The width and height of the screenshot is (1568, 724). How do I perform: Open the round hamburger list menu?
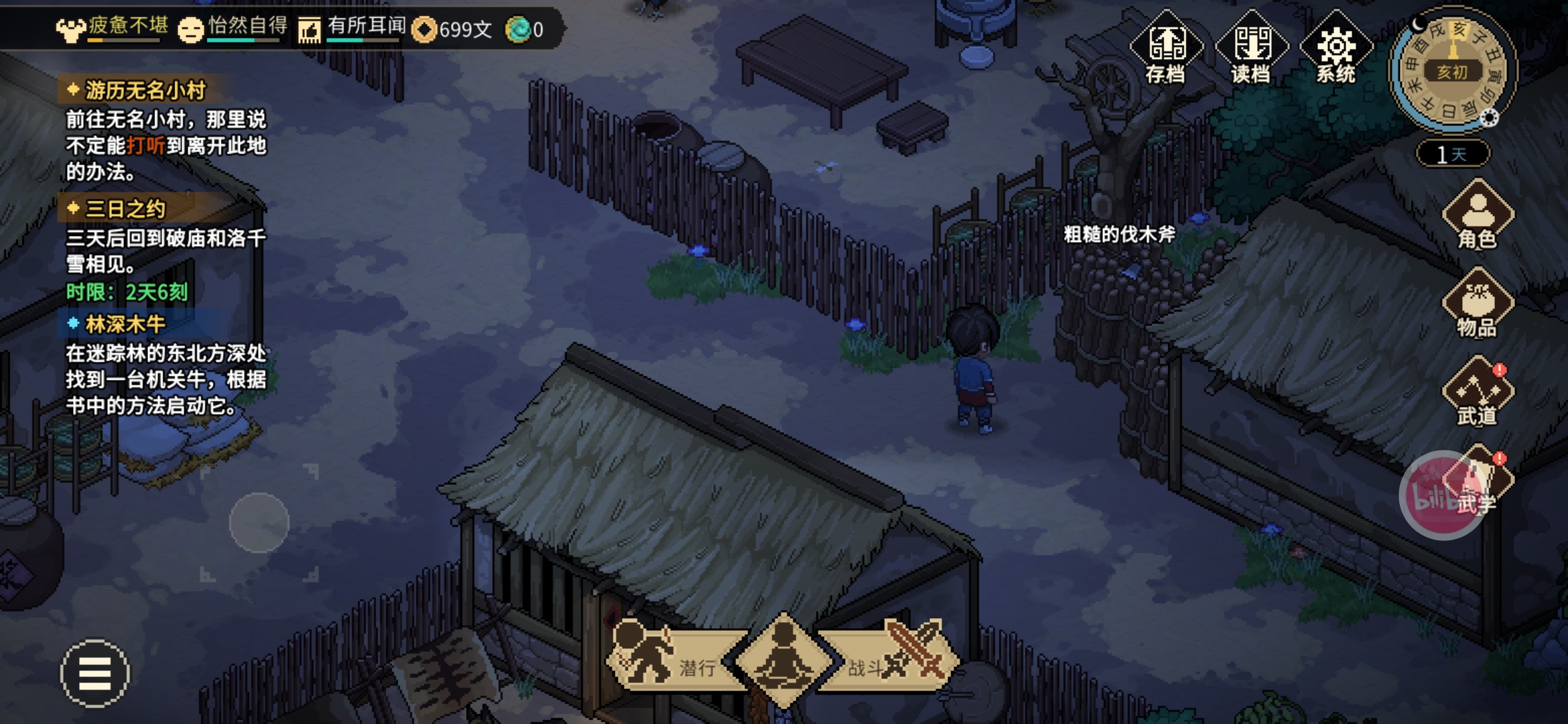95,673
